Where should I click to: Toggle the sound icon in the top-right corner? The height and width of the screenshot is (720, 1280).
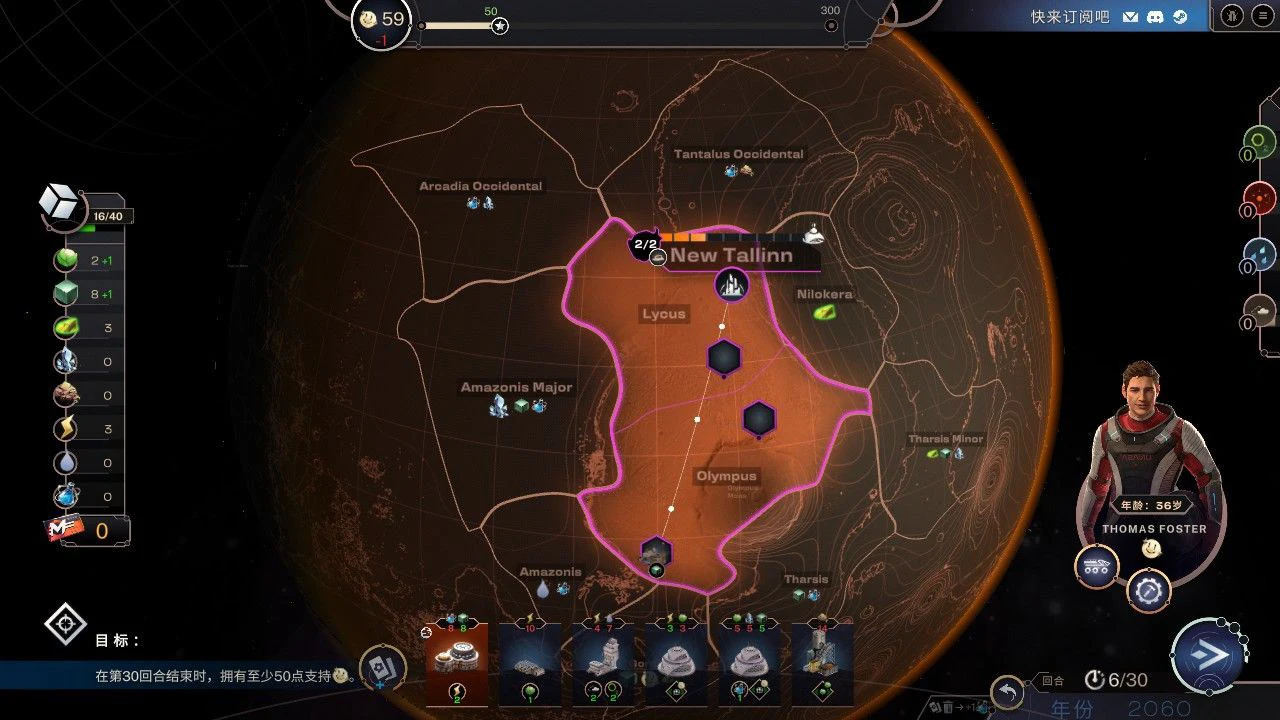click(x=1231, y=16)
